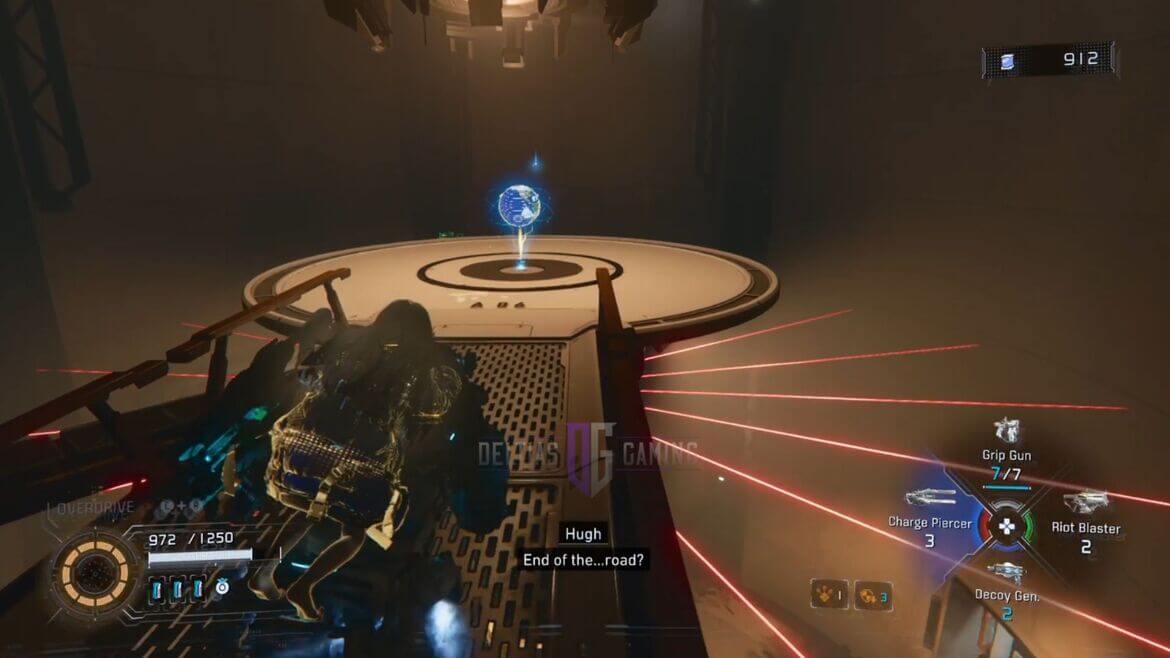Activate the Overdrive circular gauge
1170x658 pixels.
point(96,574)
